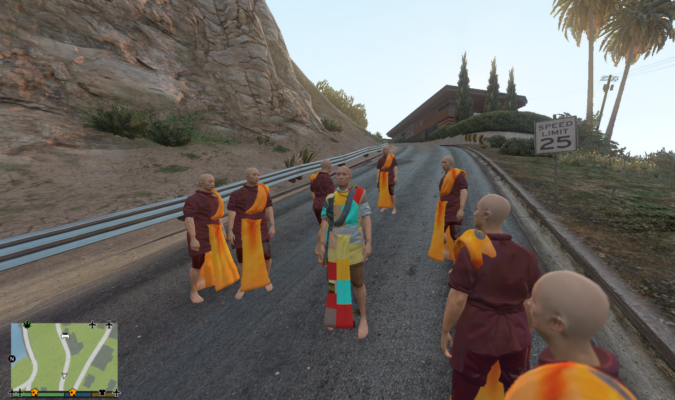Select the north compass marker on the minimap

point(12,358)
